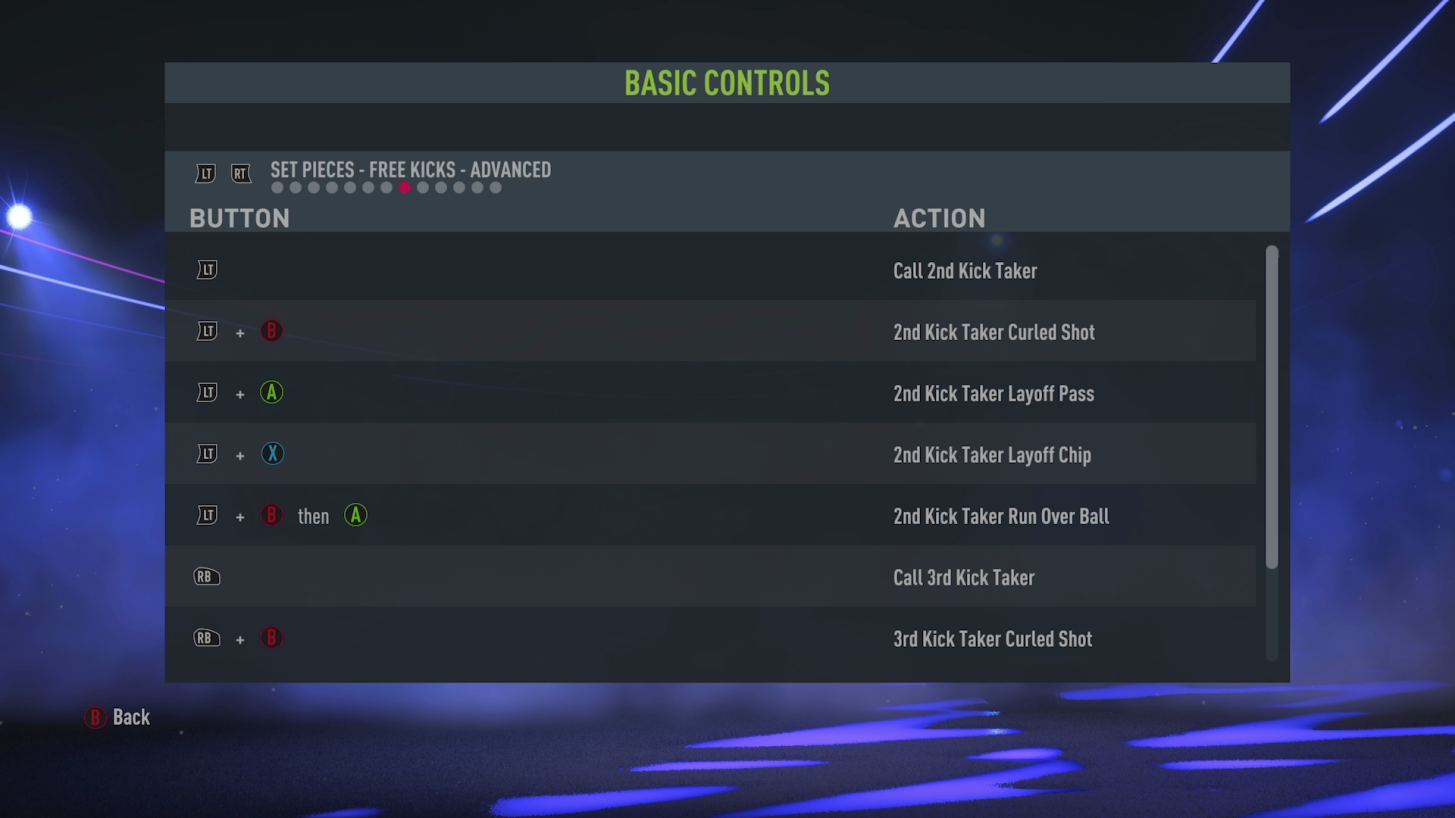Click the highlighted pink page indicator dot
Image resolution: width=1455 pixels, height=818 pixels.
pyautogui.click(x=404, y=187)
